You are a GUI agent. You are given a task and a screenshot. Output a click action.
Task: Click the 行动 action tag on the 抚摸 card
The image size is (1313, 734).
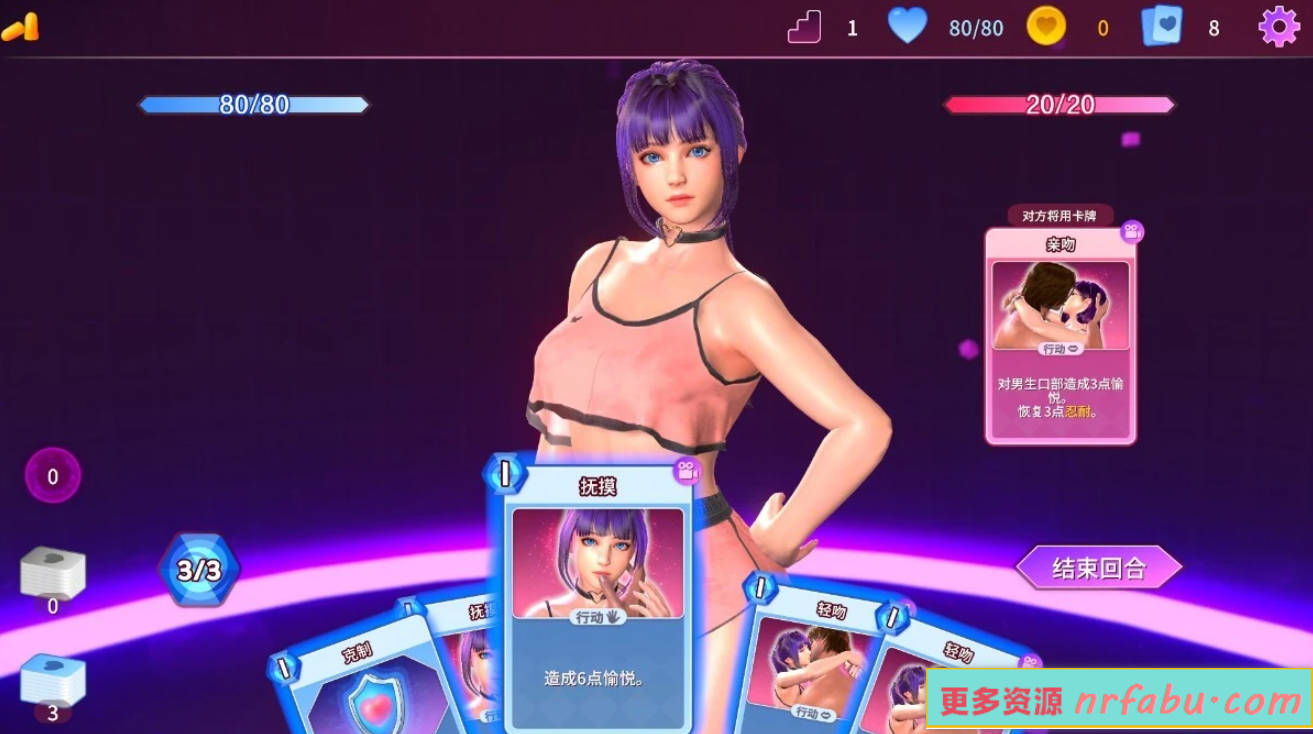point(596,619)
